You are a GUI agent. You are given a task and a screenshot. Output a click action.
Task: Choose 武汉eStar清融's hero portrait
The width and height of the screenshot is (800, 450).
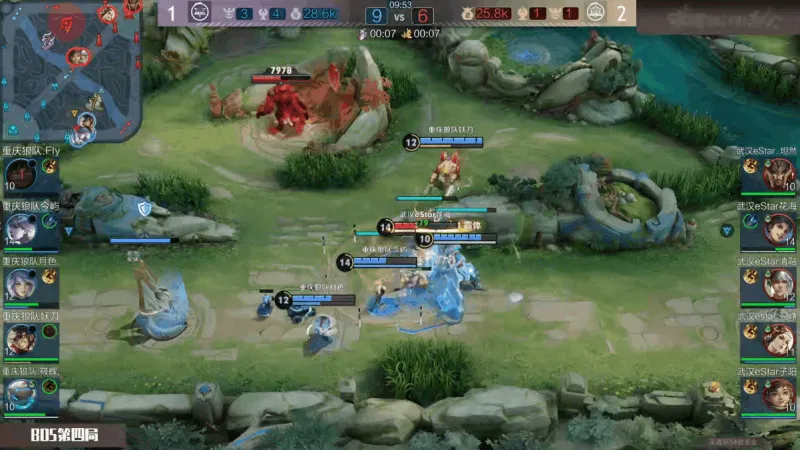click(778, 286)
